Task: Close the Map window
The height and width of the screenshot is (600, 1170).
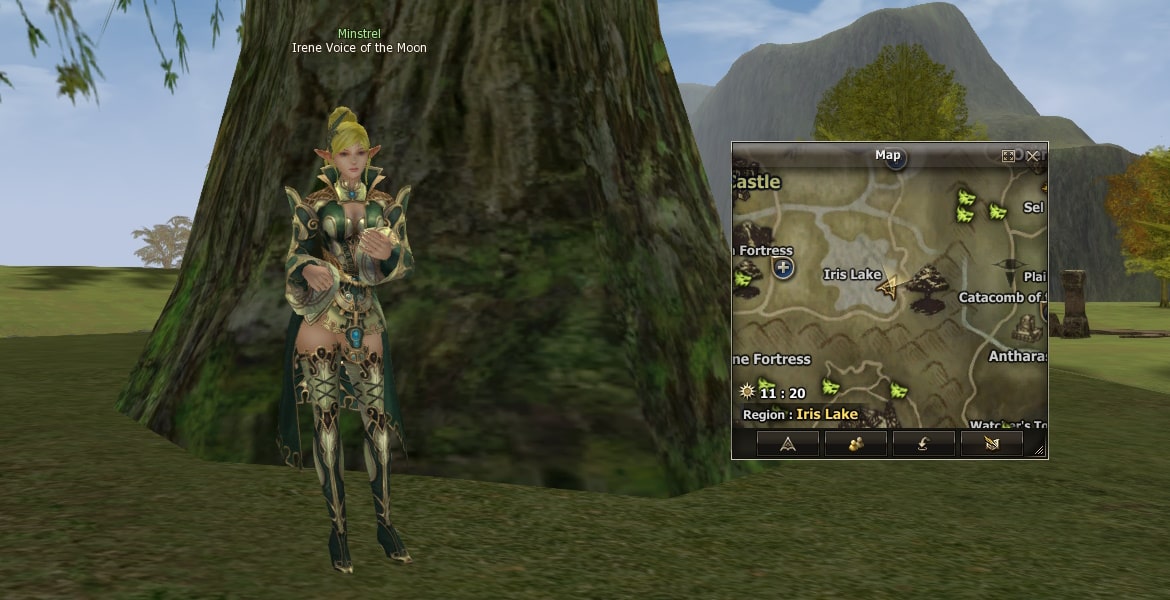Action: [1032, 156]
